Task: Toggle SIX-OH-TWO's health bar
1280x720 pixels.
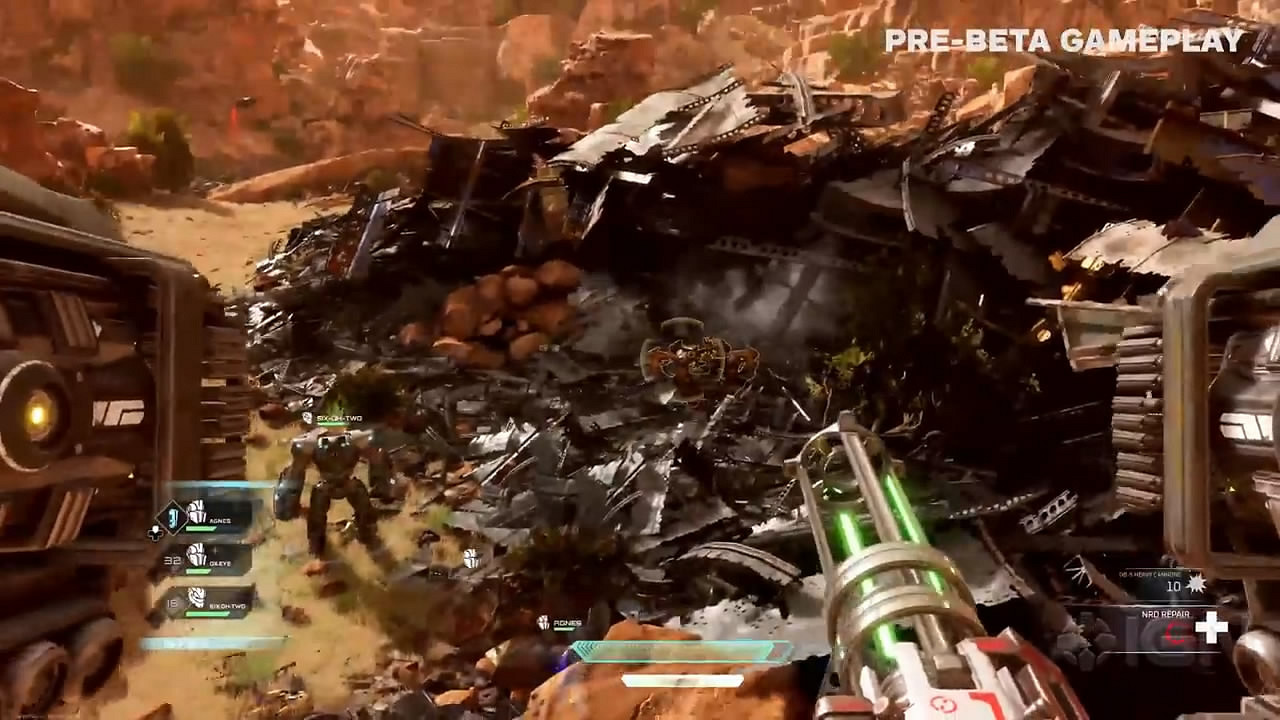Action: (205, 614)
